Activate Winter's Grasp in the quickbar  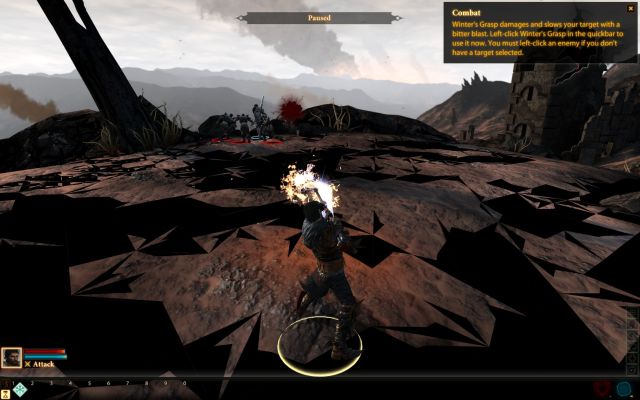point(19,390)
